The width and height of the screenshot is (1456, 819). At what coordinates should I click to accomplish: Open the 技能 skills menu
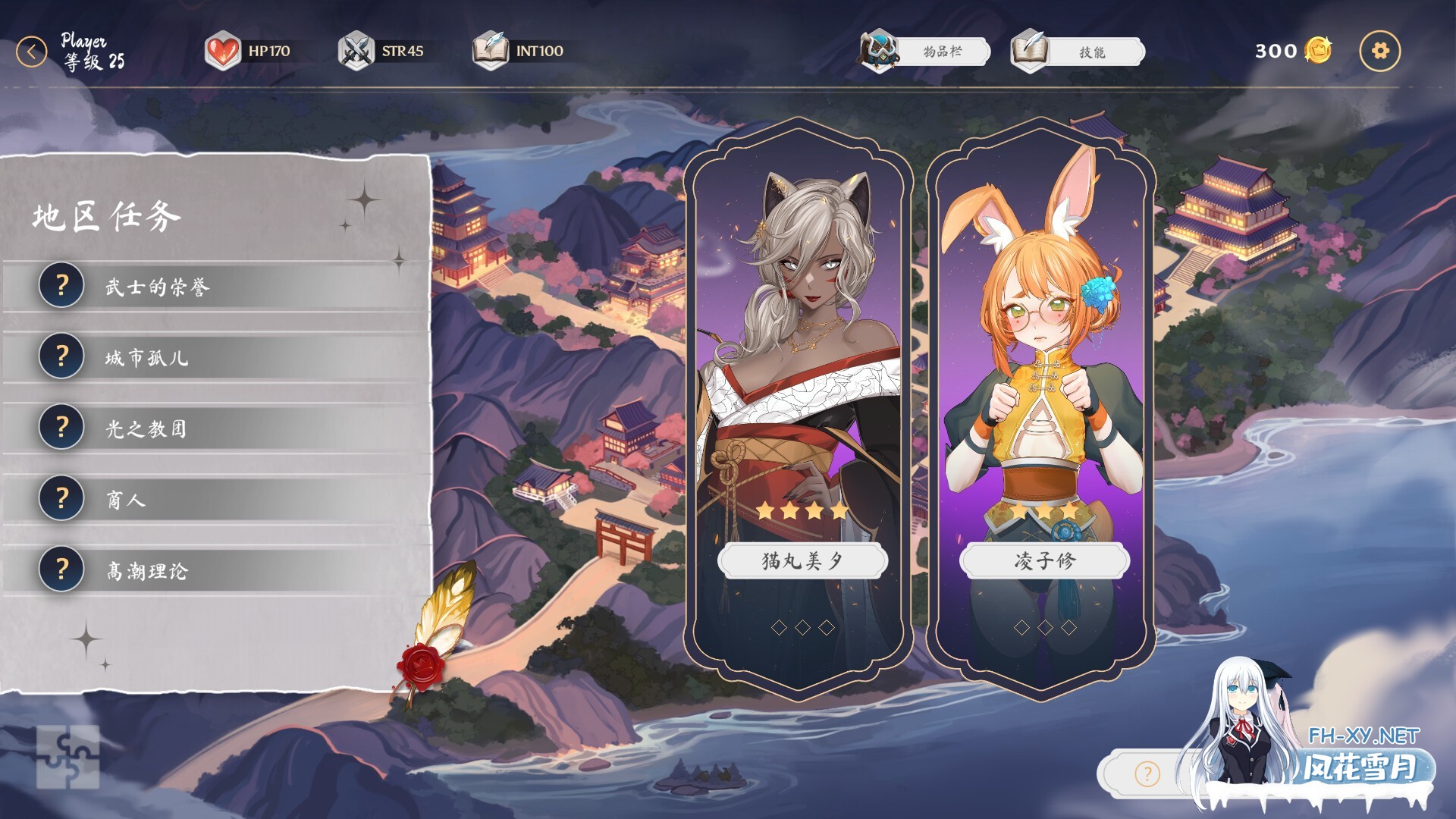pos(1078,52)
